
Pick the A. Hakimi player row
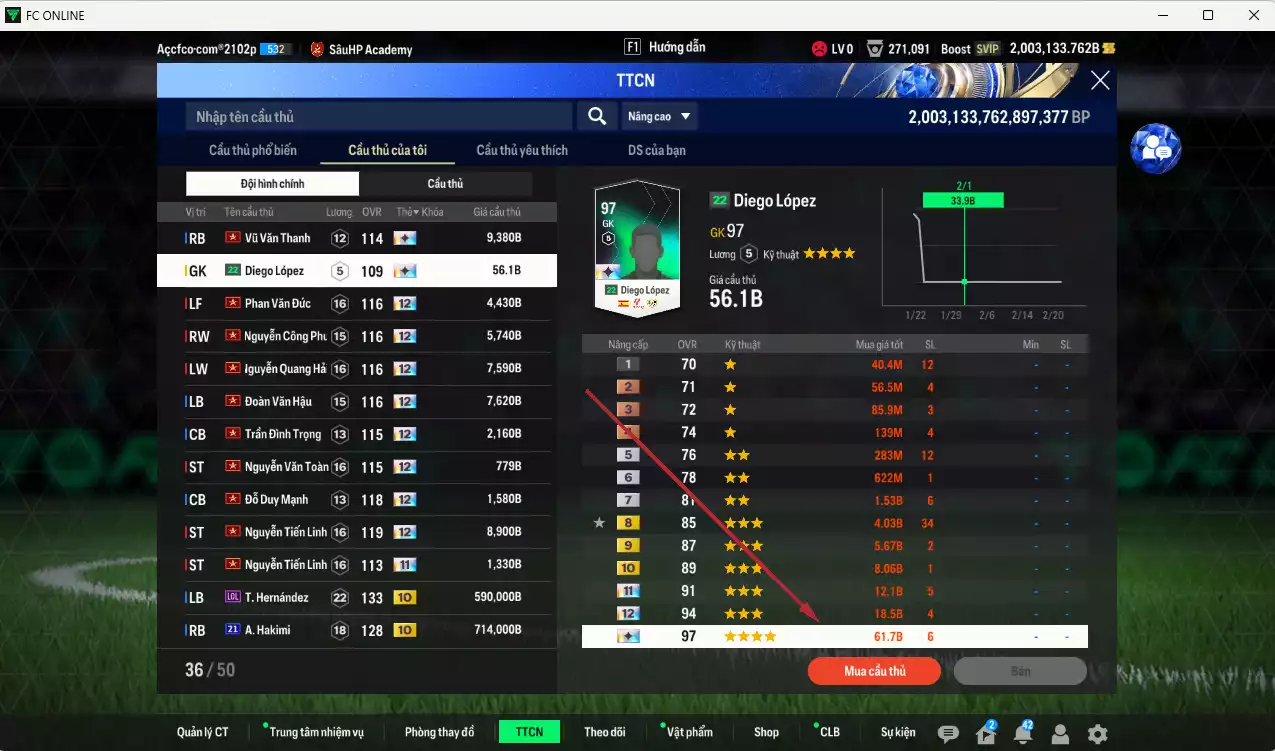(x=356, y=630)
